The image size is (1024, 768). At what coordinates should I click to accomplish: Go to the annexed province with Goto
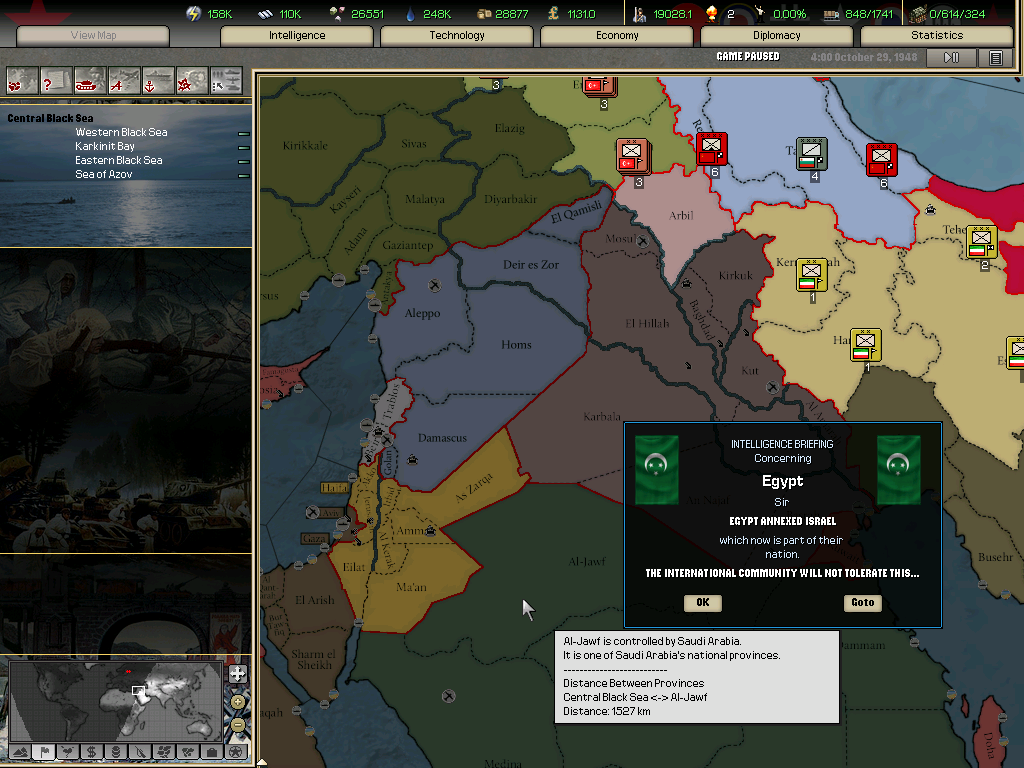coord(862,602)
